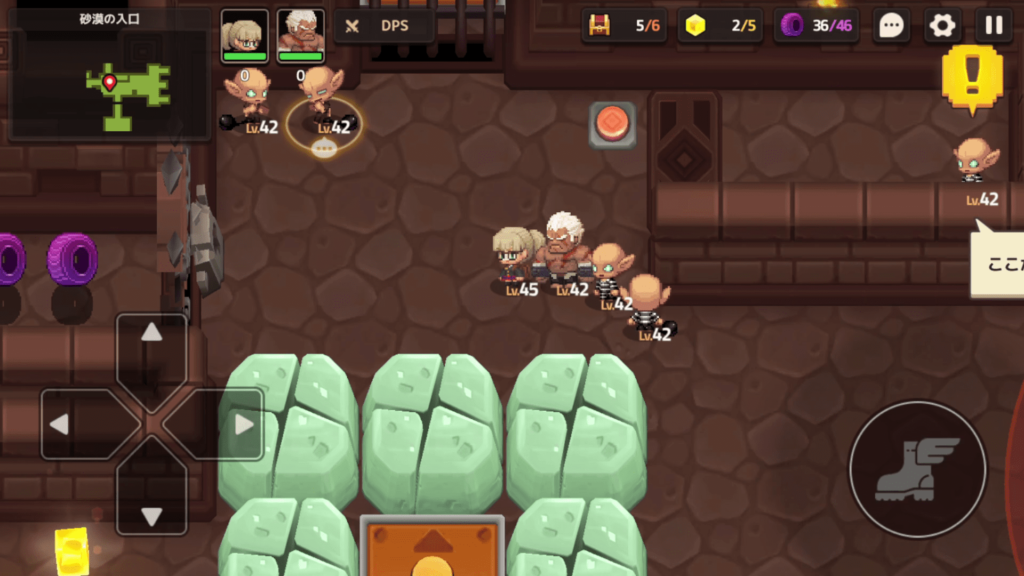This screenshot has height=576, width=1024.
Task: Tap the yellow exclamation quest alert
Action: click(971, 76)
